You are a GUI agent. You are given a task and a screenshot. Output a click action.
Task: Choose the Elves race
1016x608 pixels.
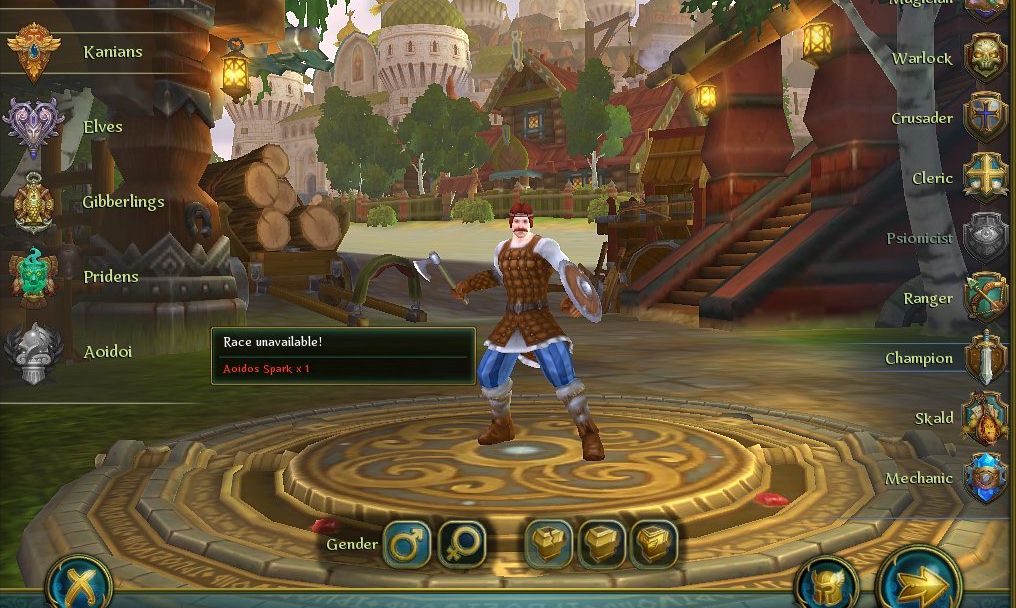(x=34, y=127)
